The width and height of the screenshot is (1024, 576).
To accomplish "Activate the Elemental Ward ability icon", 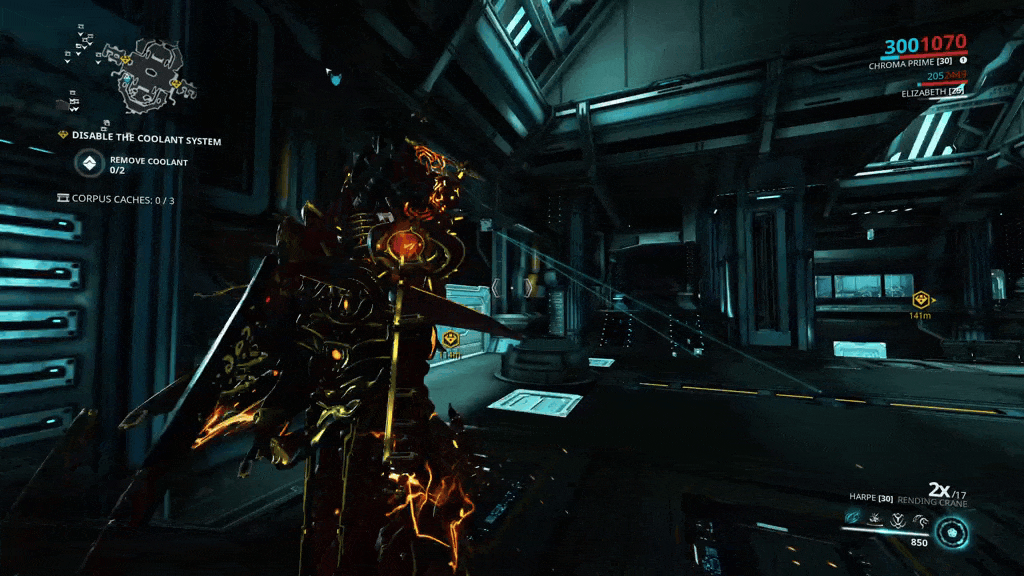I will pos(875,518).
